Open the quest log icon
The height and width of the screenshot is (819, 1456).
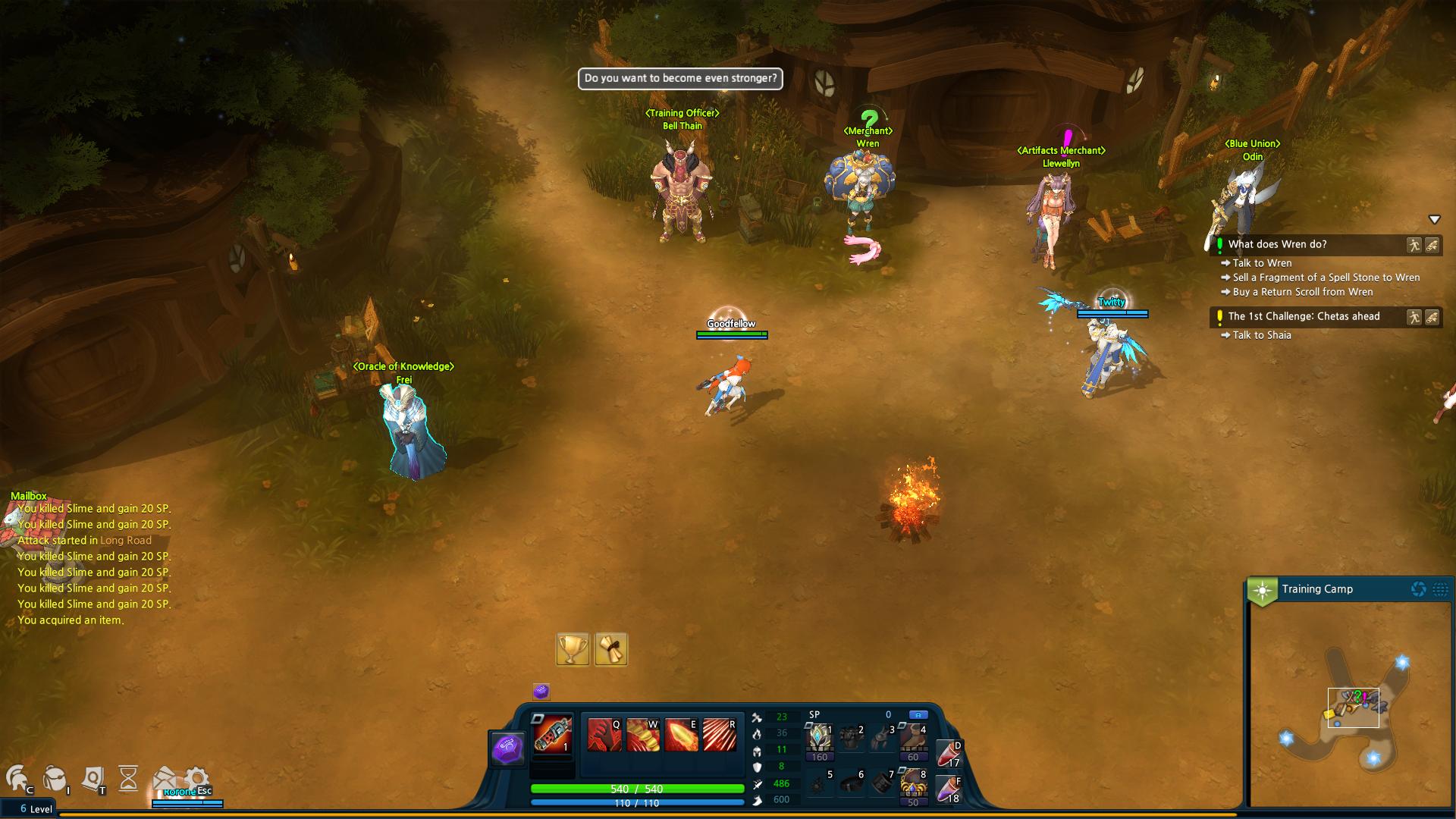[93, 778]
